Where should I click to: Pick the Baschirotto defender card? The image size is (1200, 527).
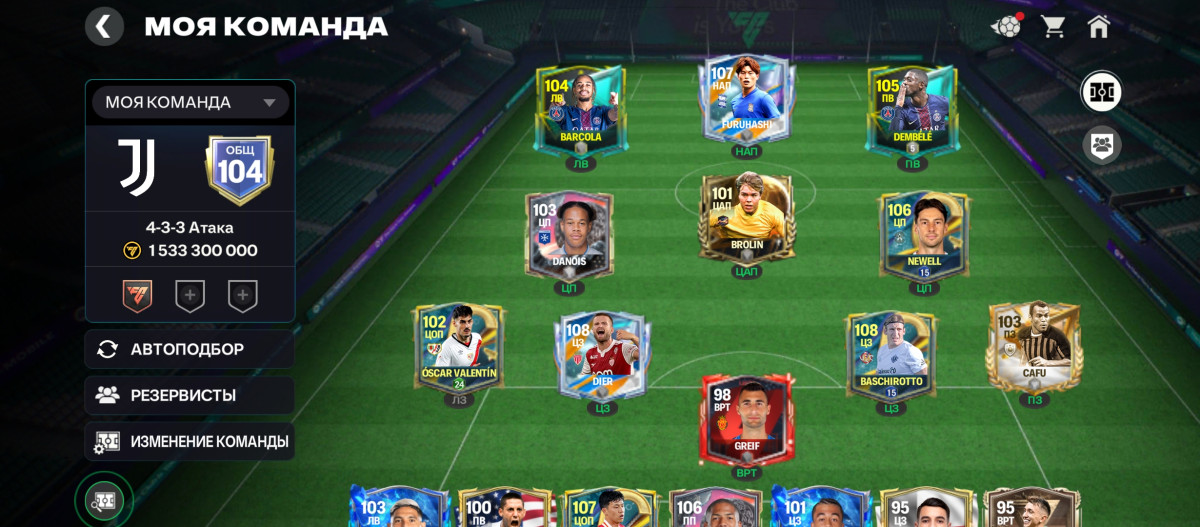[890, 355]
